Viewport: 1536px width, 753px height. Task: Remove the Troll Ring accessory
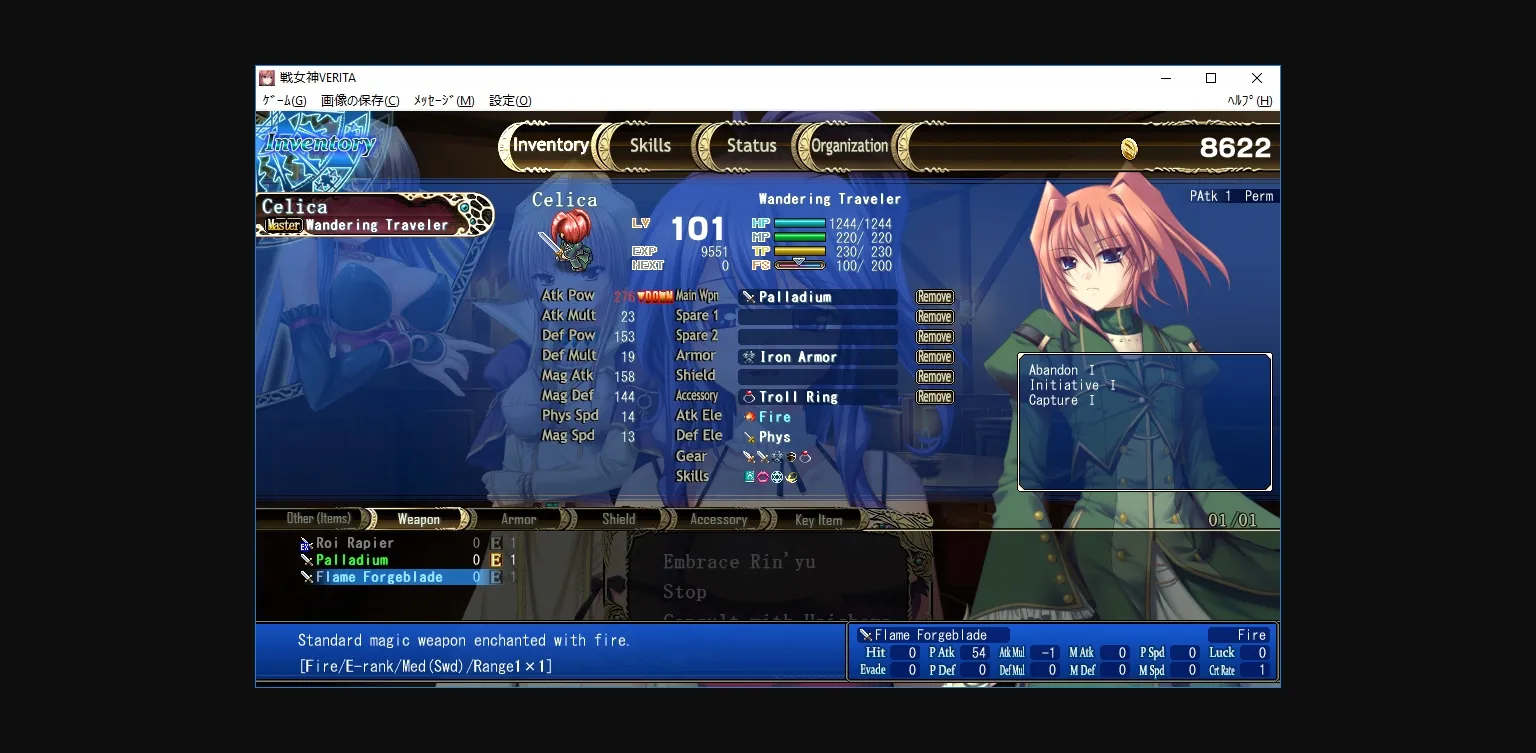(934, 397)
